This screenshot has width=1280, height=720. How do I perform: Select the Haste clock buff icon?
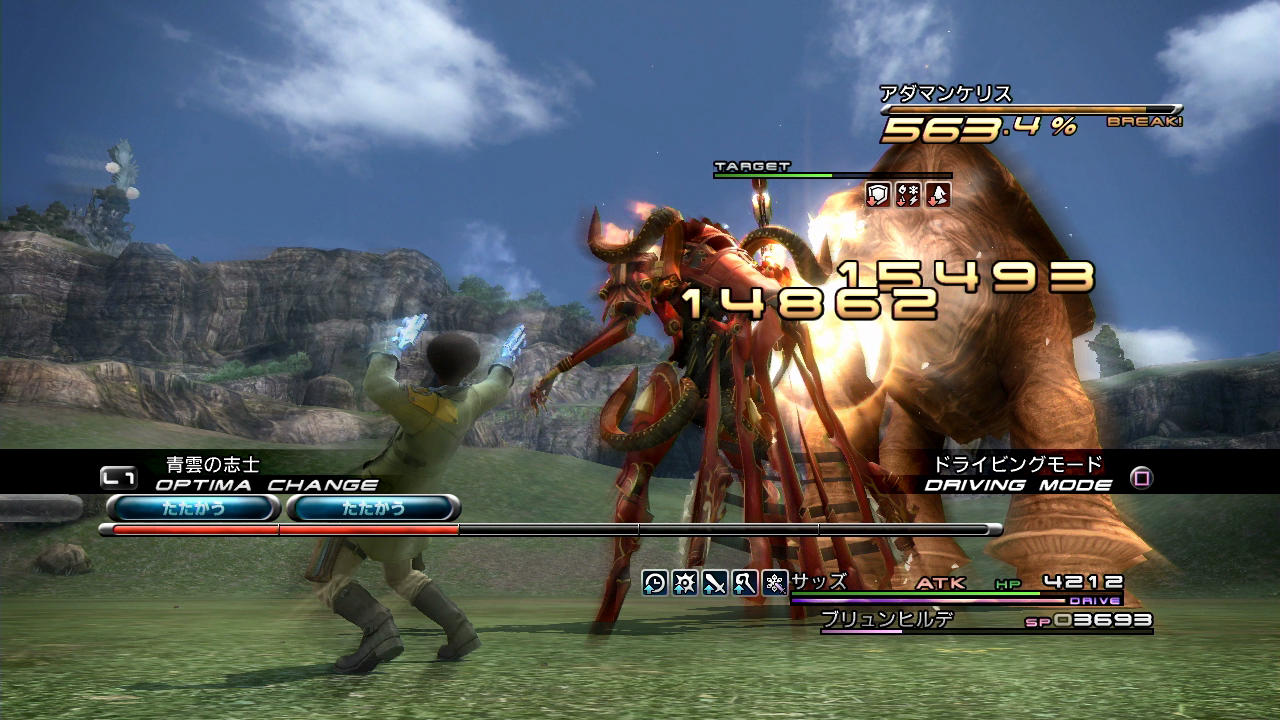(655, 582)
